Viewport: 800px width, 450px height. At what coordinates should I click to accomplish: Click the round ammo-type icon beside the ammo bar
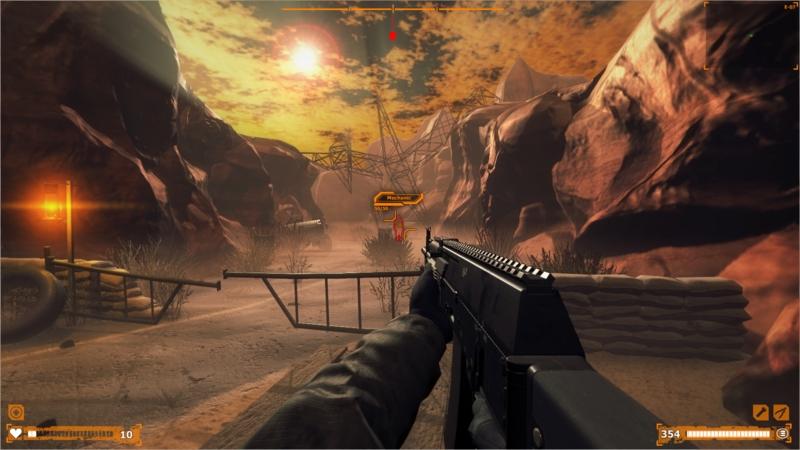point(782,434)
